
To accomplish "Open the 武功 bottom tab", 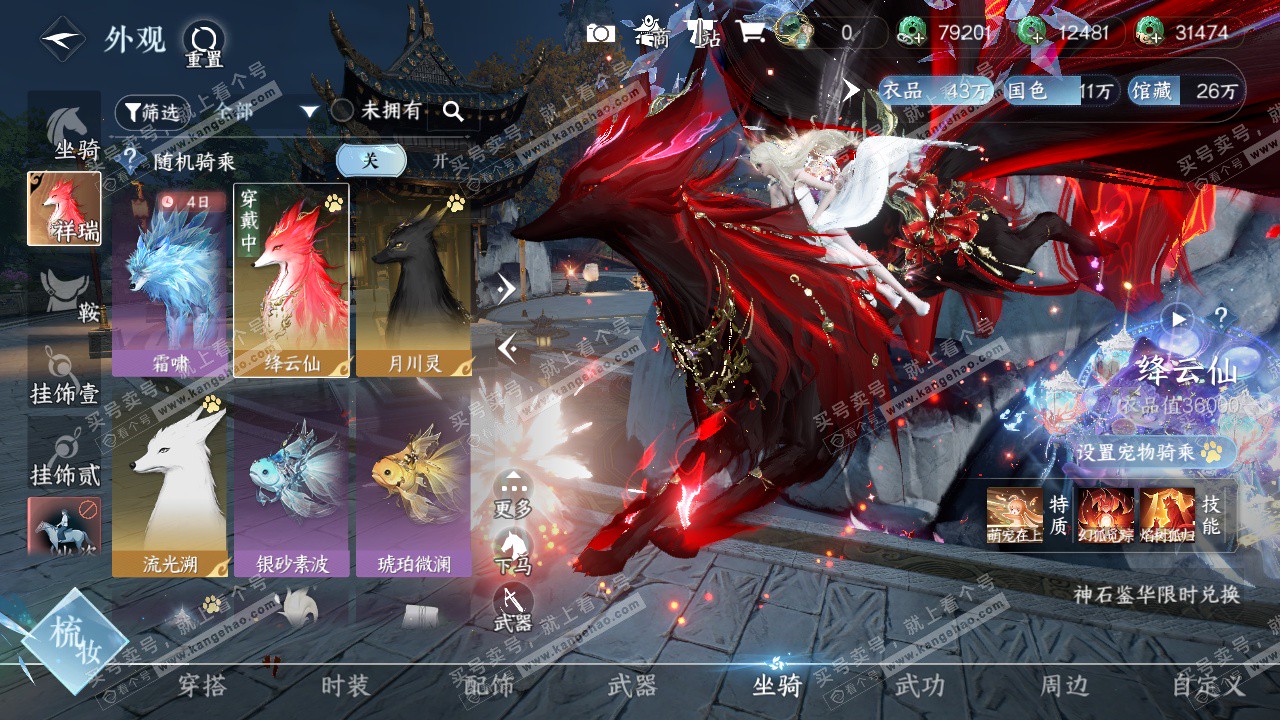I will tap(919, 686).
